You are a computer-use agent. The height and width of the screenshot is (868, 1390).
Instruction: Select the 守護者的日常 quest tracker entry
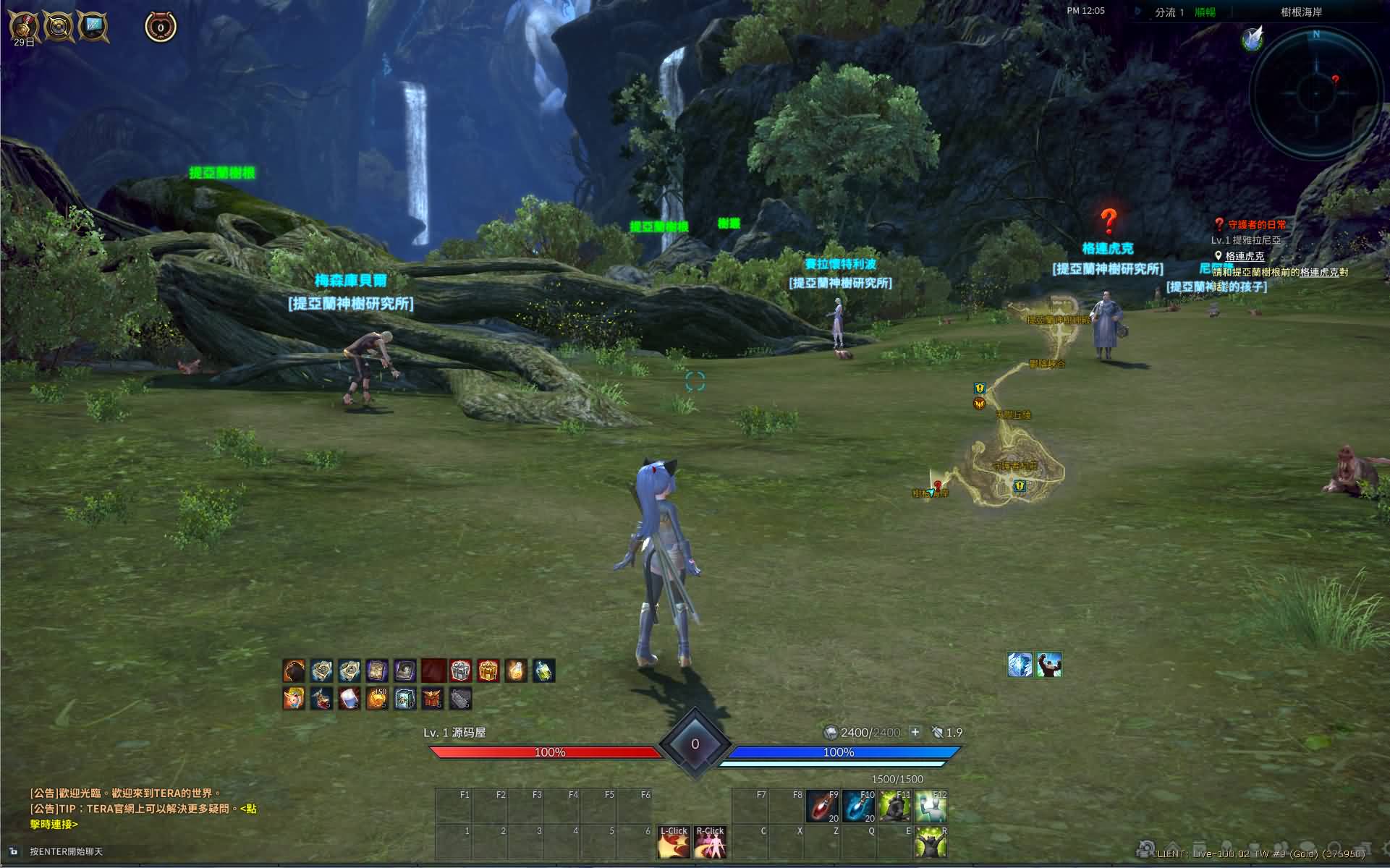[1257, 225]
